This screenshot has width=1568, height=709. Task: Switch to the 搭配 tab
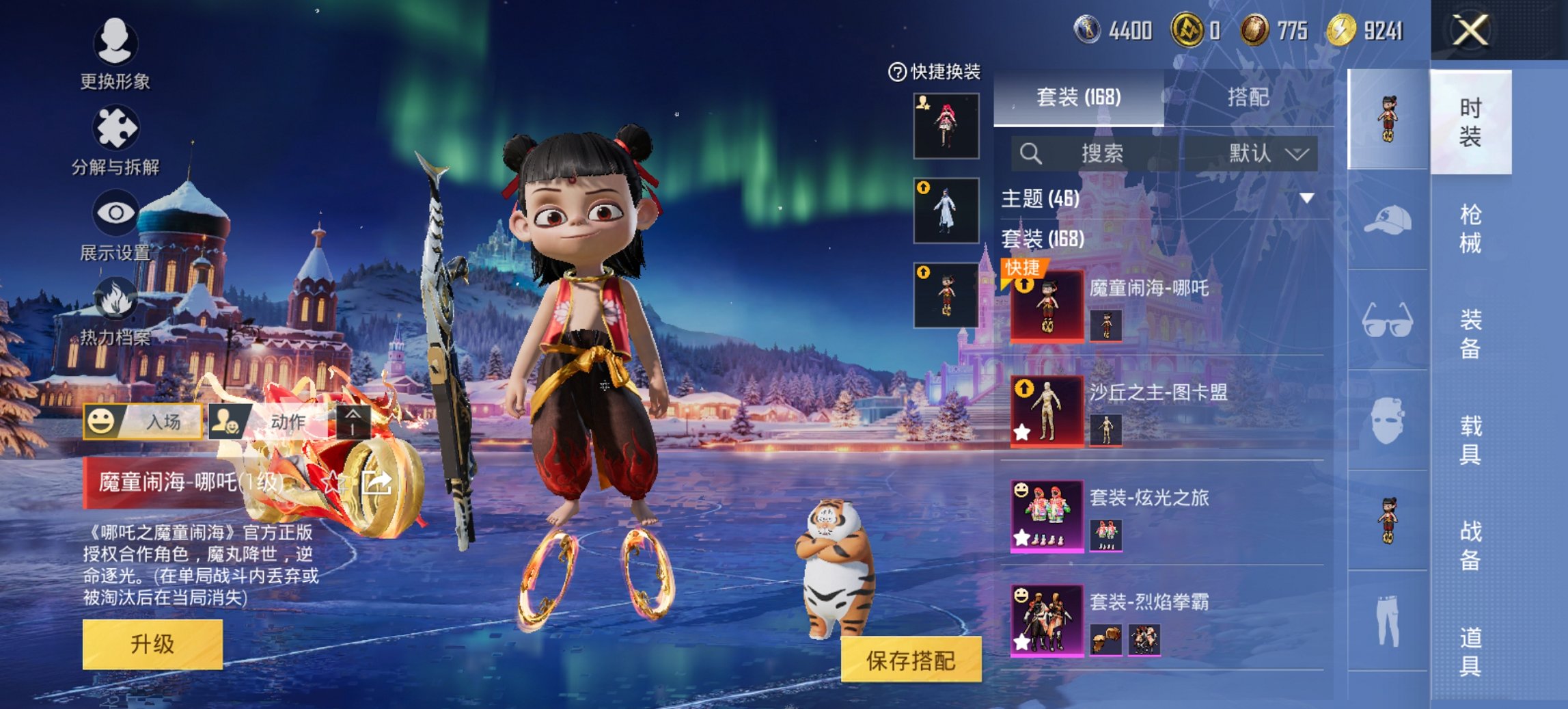[1248, 97]
